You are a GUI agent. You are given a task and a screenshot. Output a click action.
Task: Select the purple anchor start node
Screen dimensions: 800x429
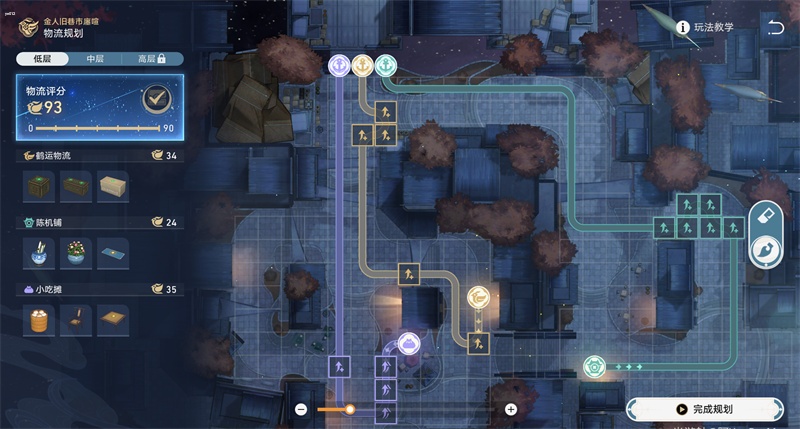pos(339,65)
